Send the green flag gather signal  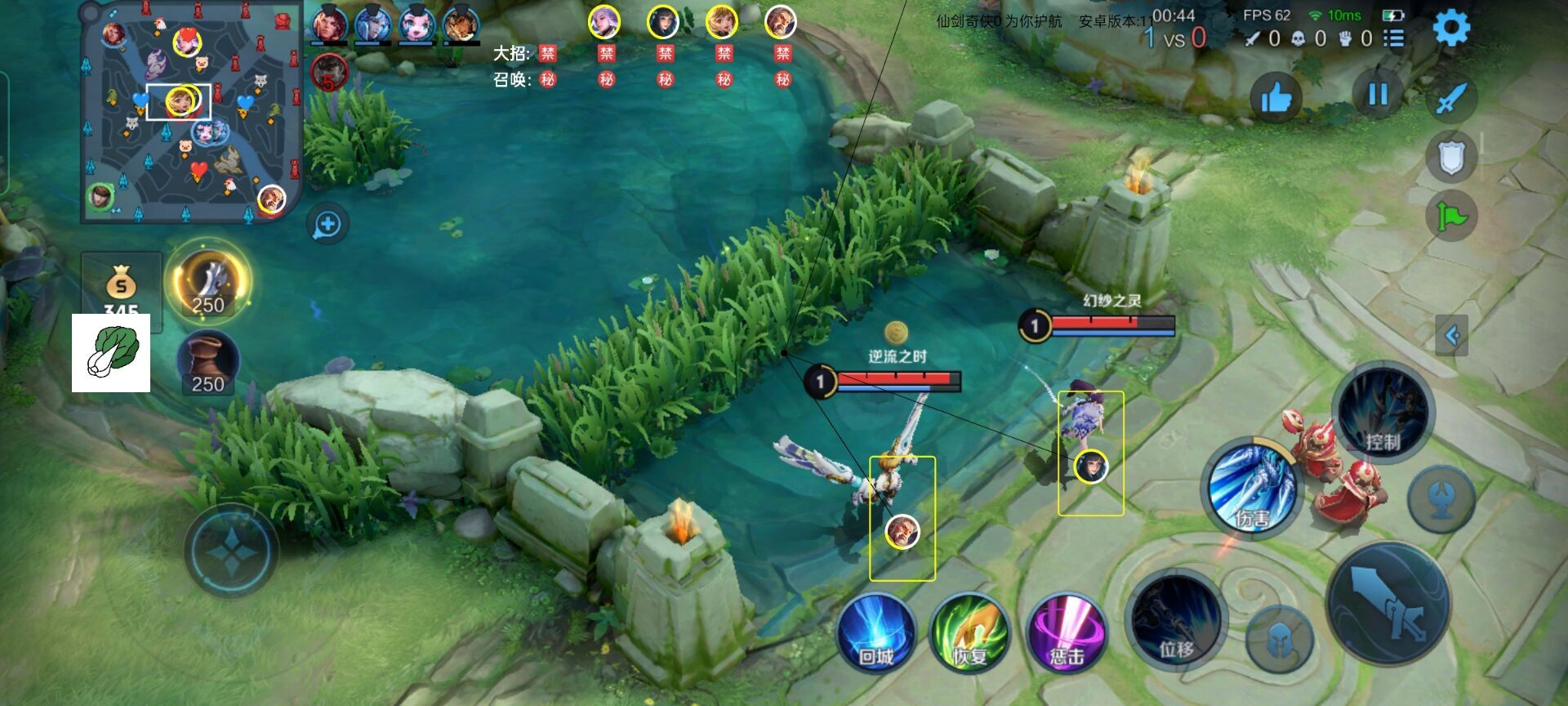tap(1451, 217)
